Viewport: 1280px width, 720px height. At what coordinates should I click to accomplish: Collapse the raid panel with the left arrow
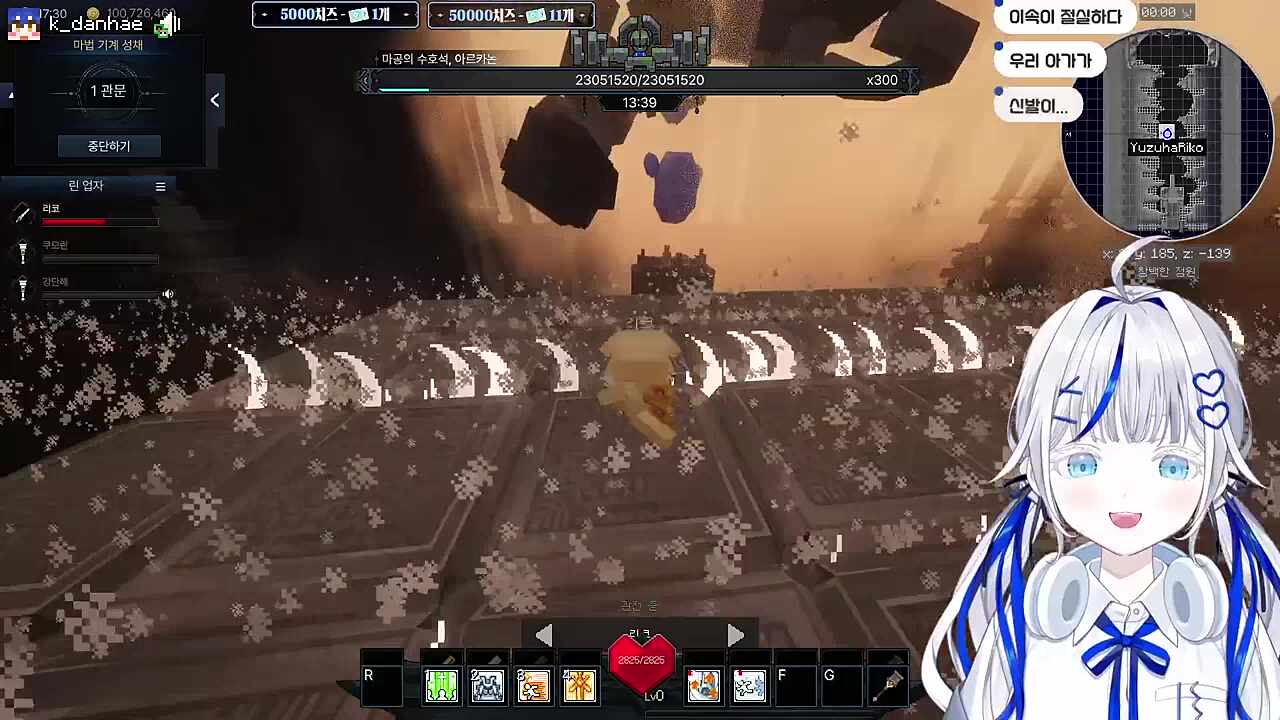point(214,100)
